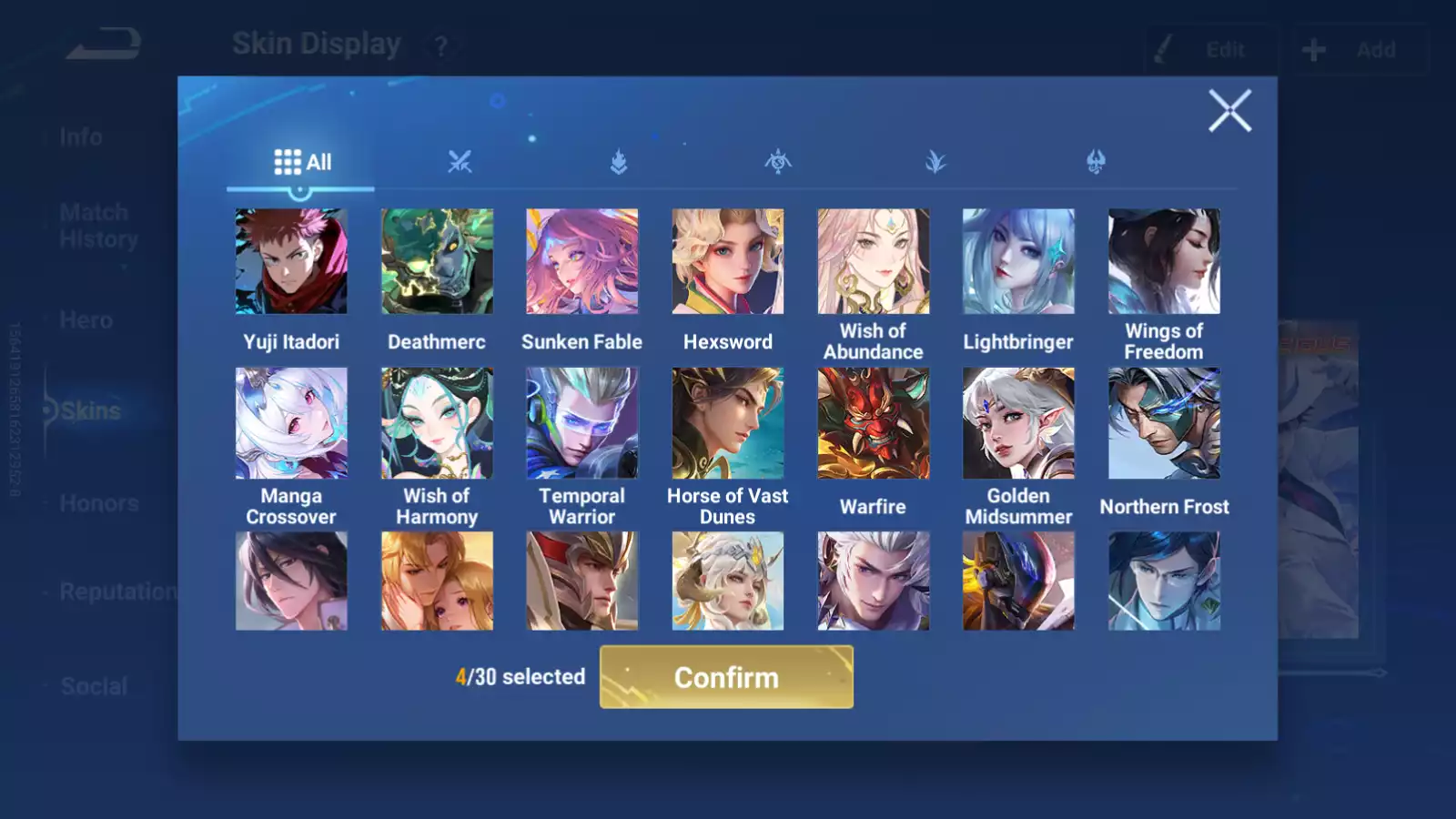Select the Hexsword skin portrait

pos(727,262)
